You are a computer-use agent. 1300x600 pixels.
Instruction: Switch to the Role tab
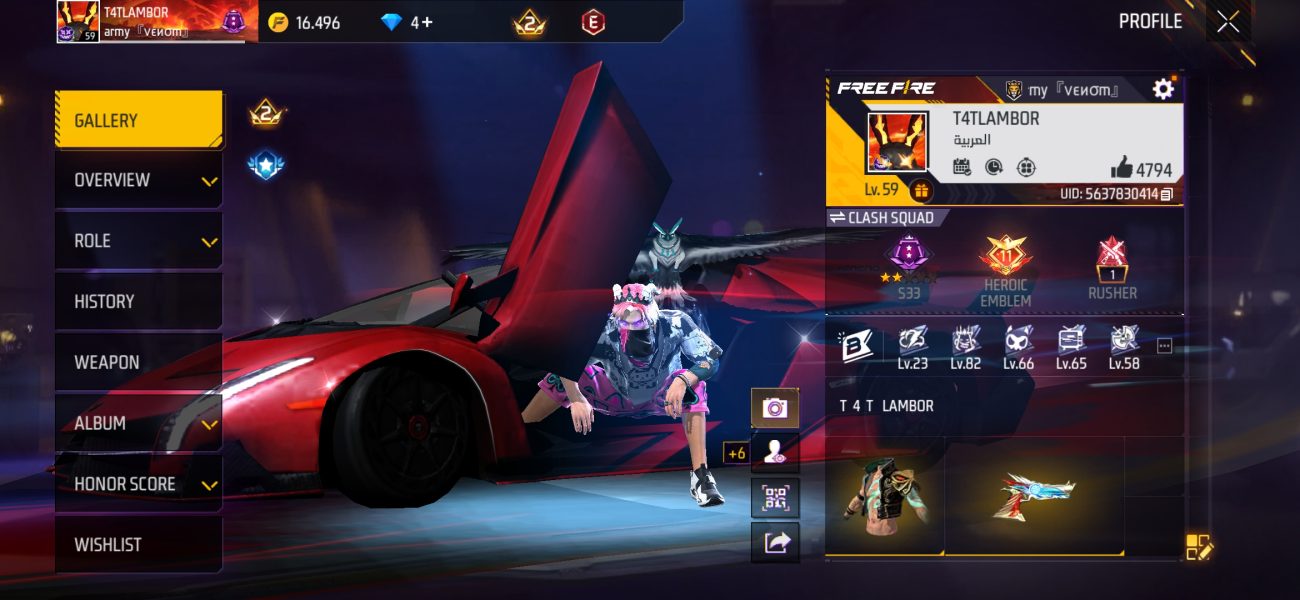(138, 241)
